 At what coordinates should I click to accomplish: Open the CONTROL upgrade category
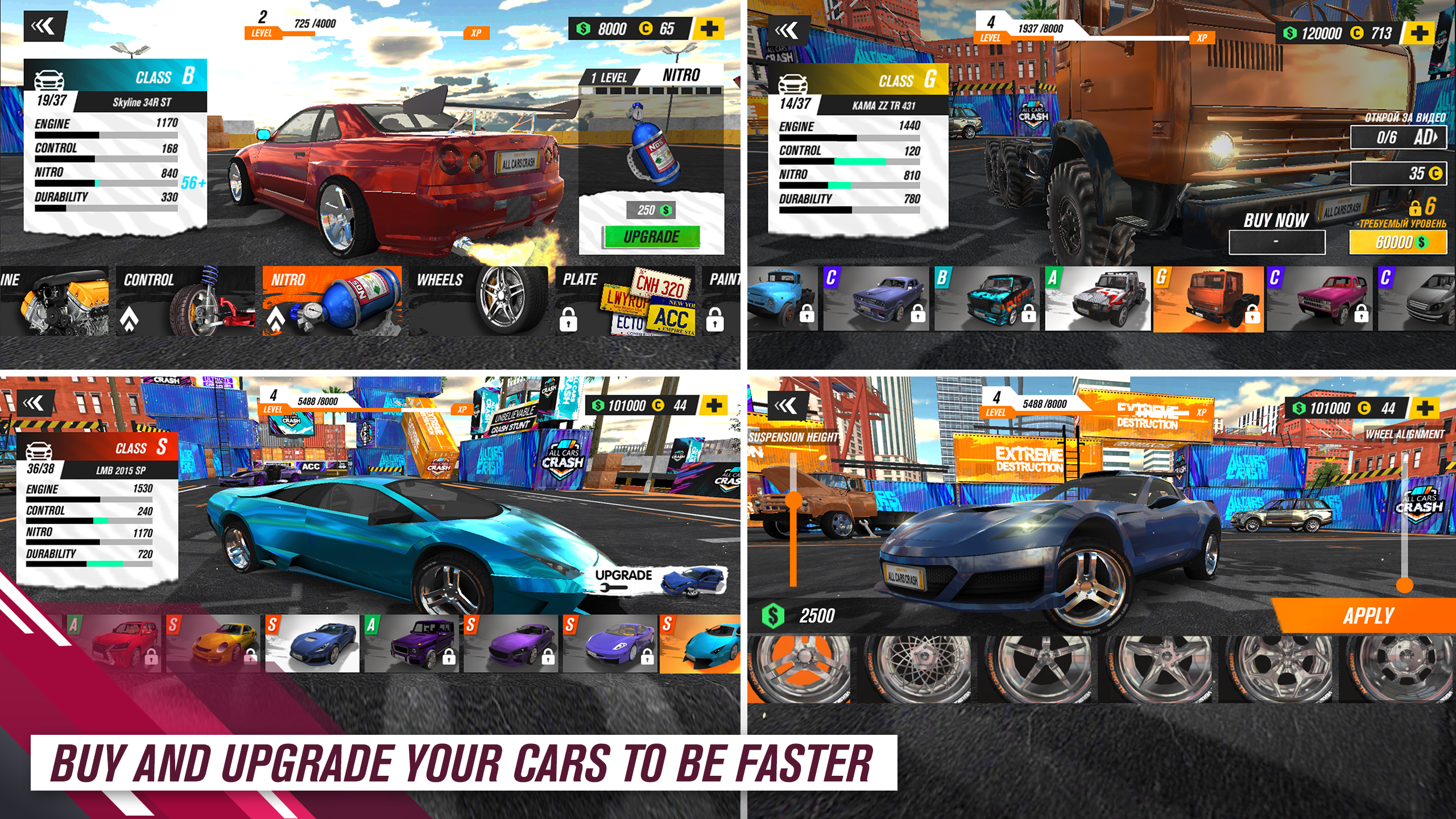point(185,300)
